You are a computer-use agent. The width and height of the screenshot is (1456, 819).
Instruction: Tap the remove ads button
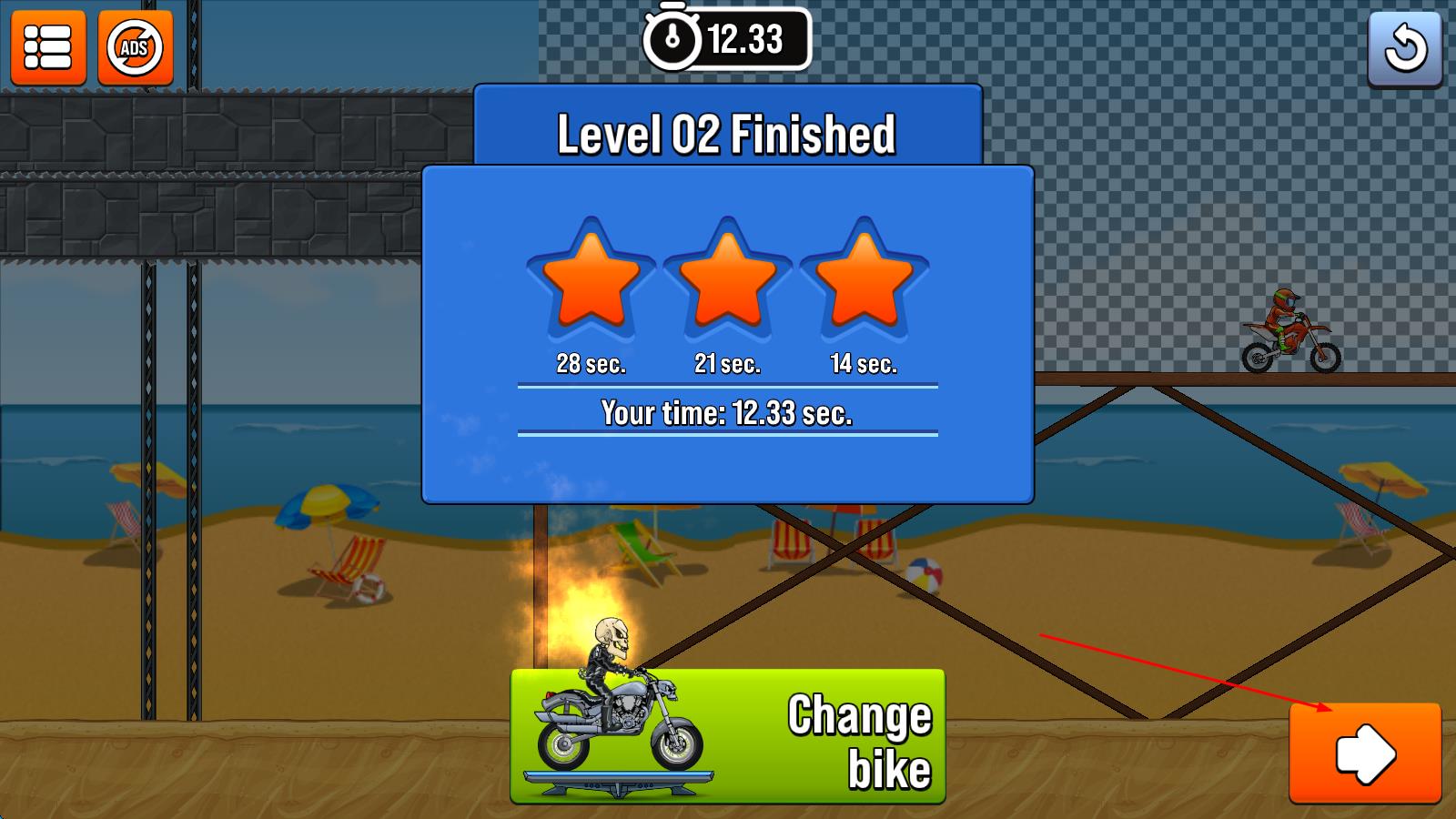pos(135,47)
